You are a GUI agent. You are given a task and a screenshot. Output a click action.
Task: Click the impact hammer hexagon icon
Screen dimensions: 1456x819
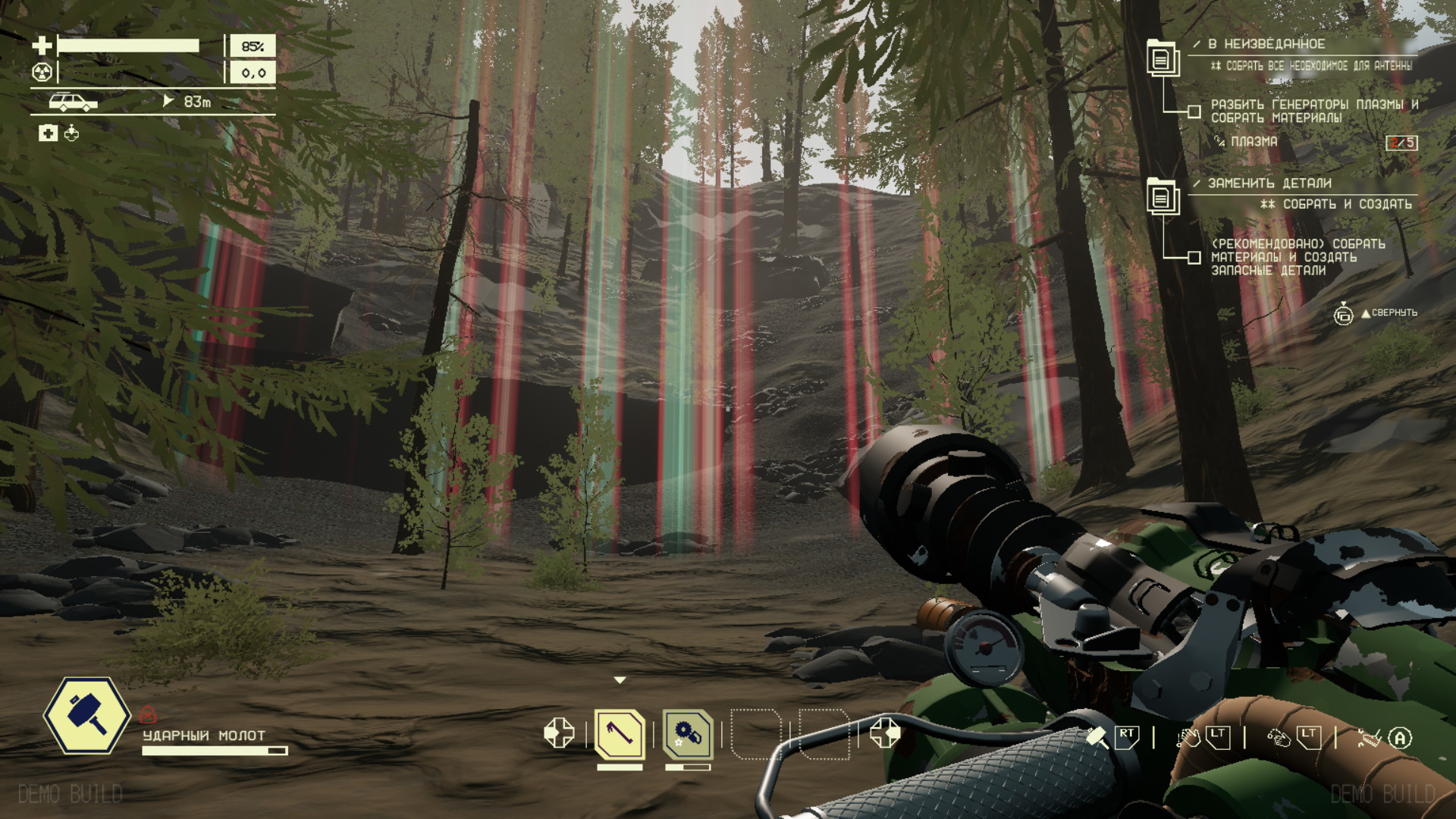point(87,715)
